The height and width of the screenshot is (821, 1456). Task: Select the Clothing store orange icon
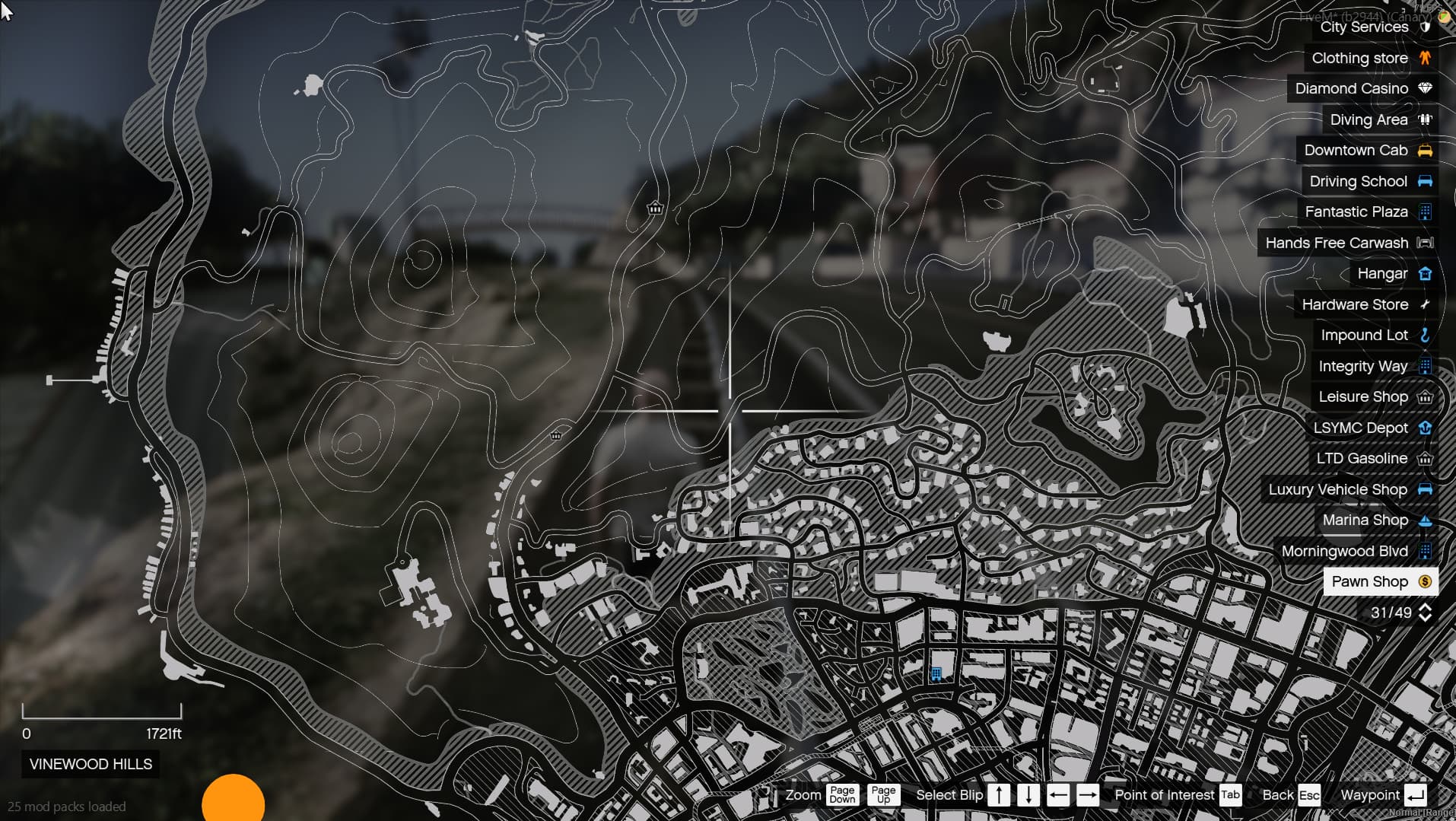[1424, 58]
